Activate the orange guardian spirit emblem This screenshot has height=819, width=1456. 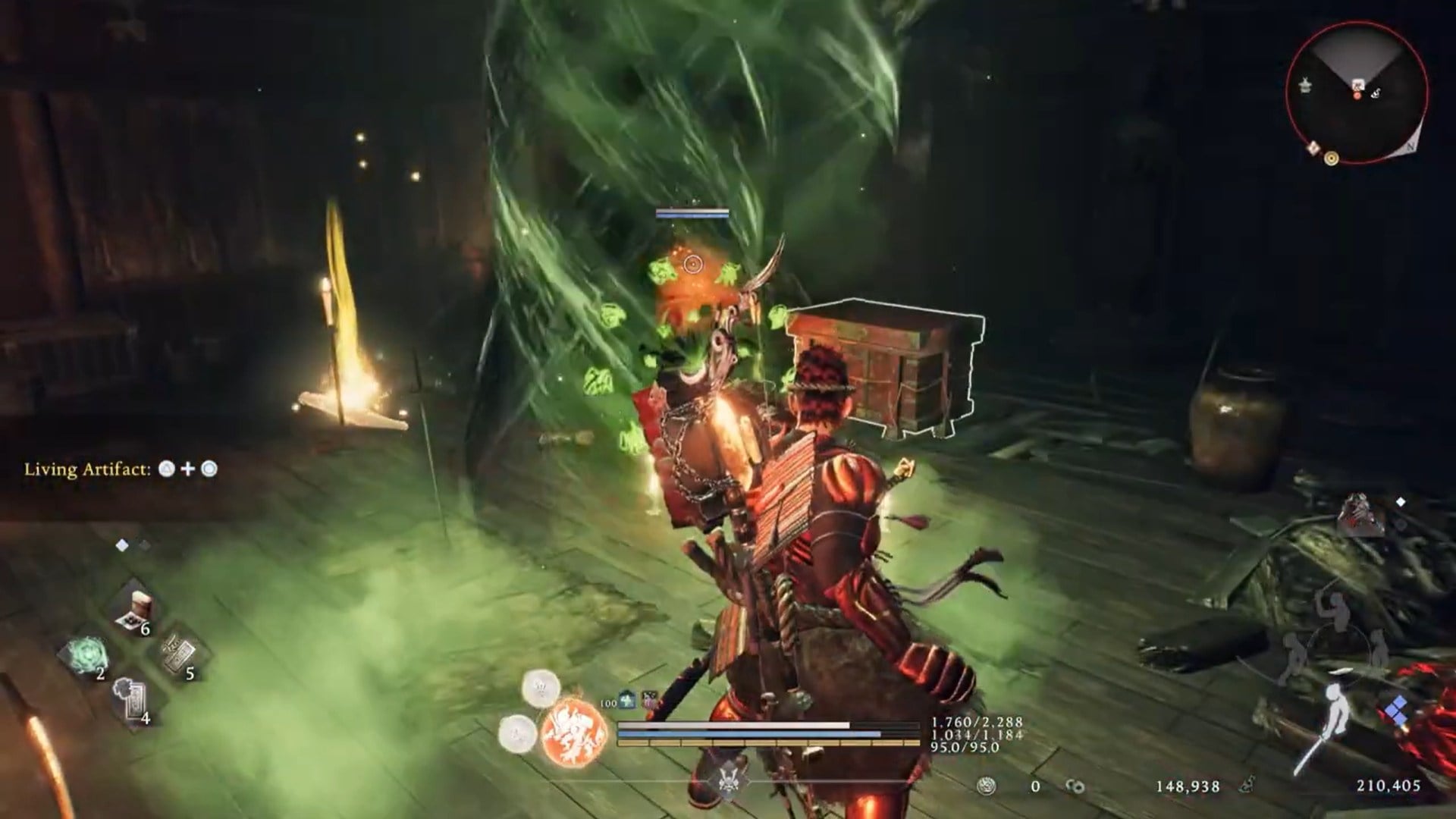(x=574, y=732)
